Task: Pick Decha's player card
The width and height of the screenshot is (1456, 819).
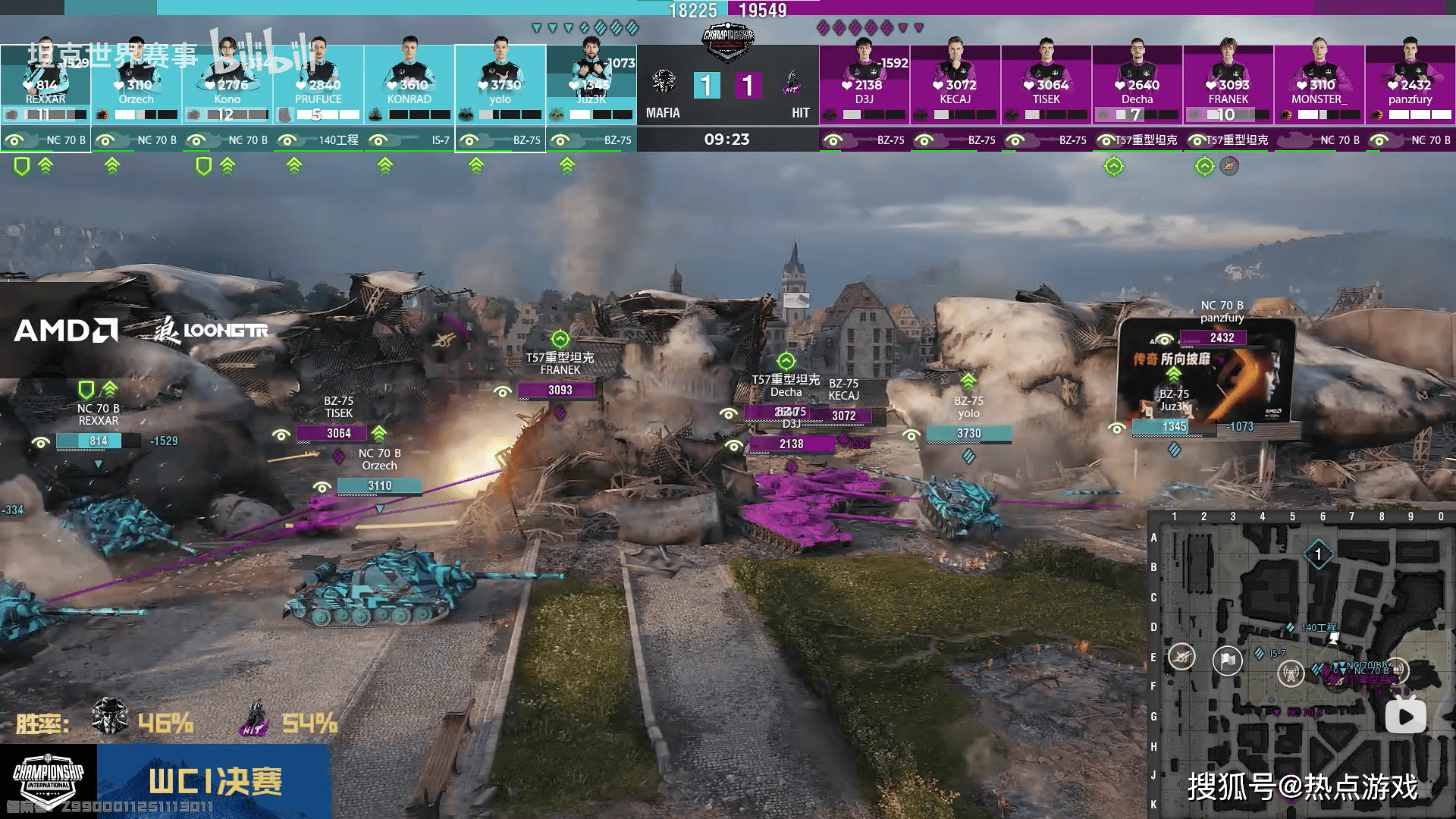Action: pos(1137,83)
